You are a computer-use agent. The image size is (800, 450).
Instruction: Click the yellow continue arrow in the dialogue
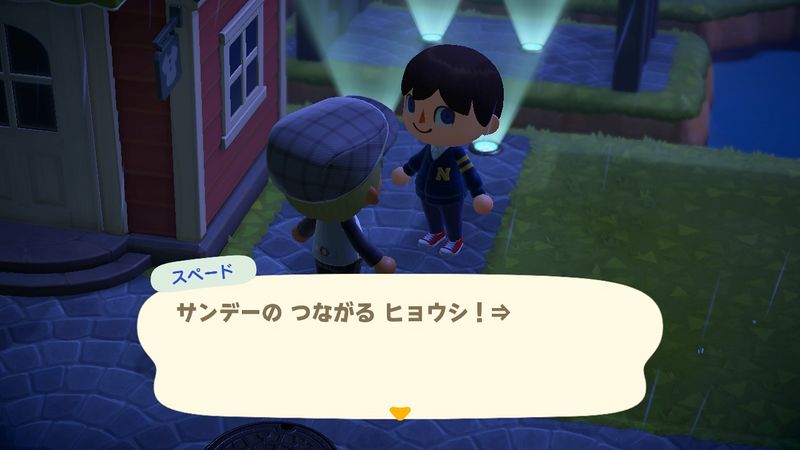coord(400,412)
